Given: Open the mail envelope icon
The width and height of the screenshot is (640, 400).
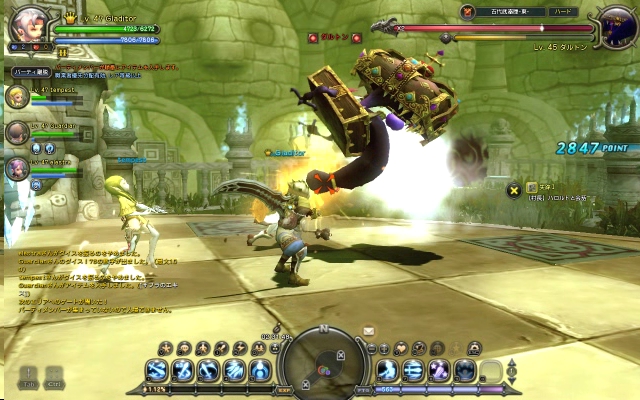Looking at the screenshot, I should [369, 331].
